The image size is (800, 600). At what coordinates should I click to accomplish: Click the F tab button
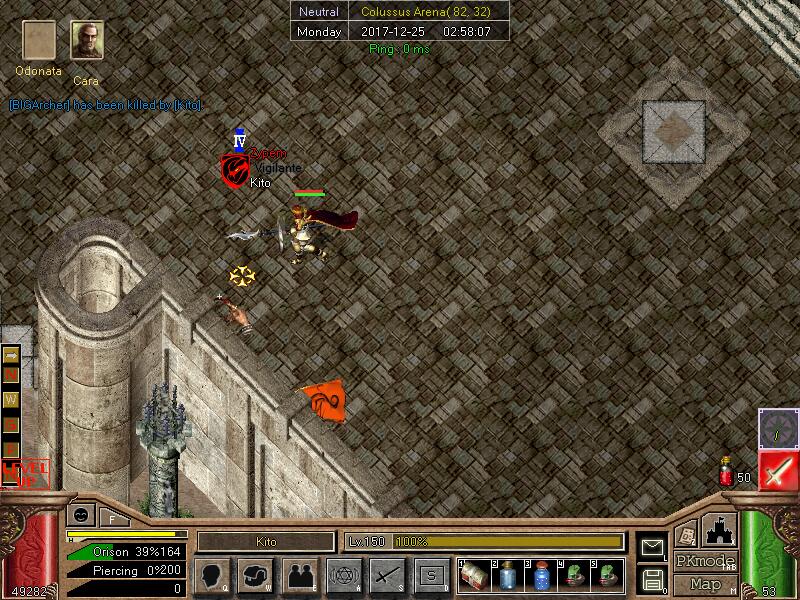[112, 517]
